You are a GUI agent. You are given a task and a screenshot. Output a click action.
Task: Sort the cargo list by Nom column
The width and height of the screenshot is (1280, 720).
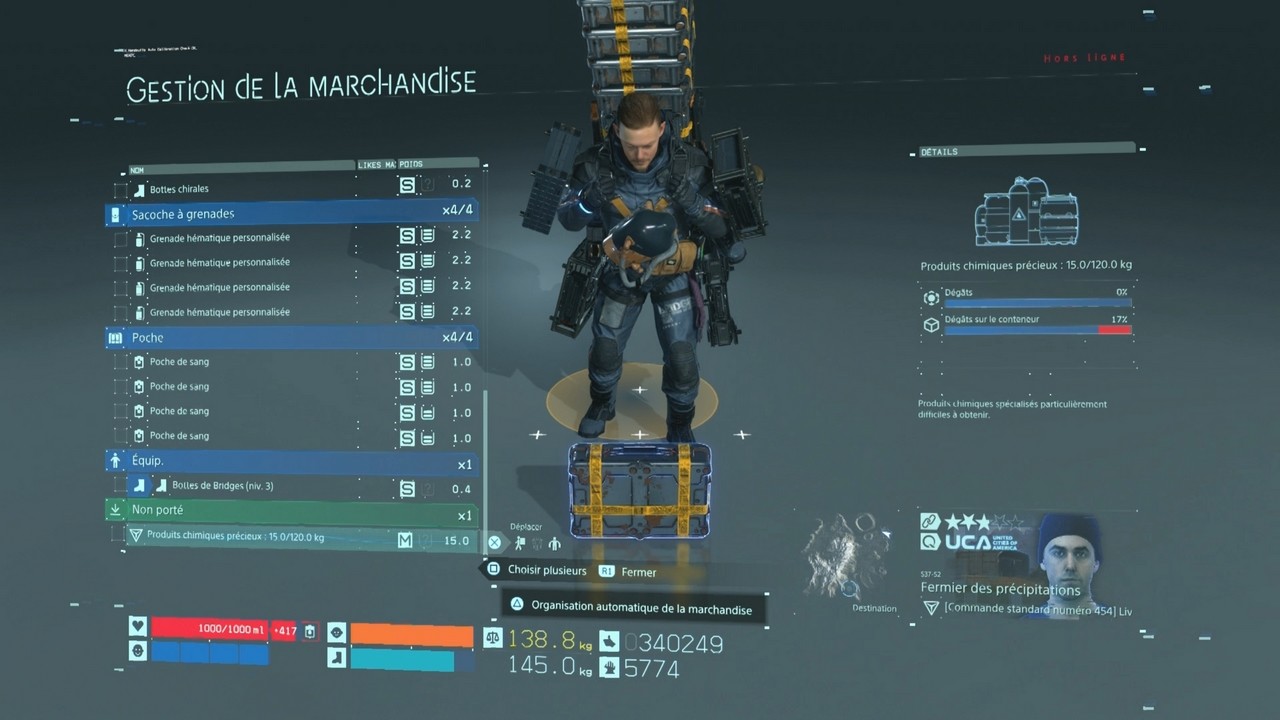(x=137, y=169)
